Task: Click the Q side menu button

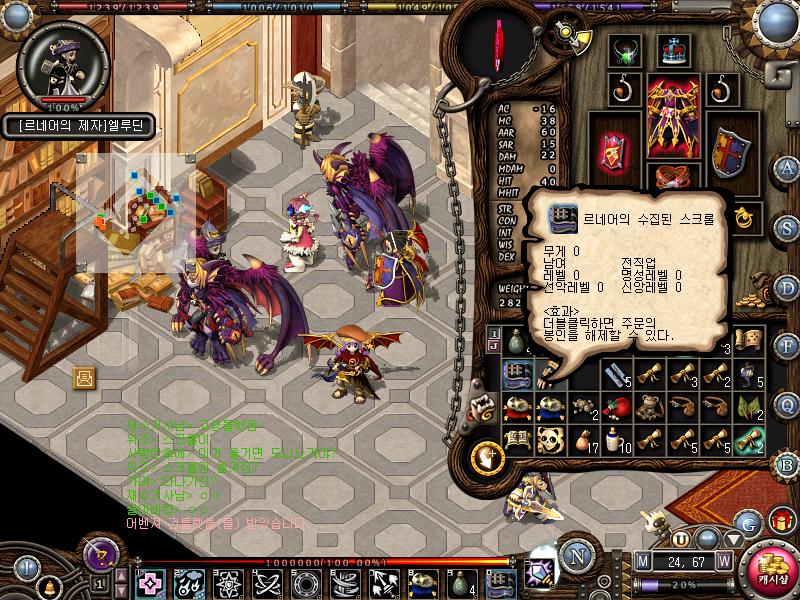Action: 787,405
